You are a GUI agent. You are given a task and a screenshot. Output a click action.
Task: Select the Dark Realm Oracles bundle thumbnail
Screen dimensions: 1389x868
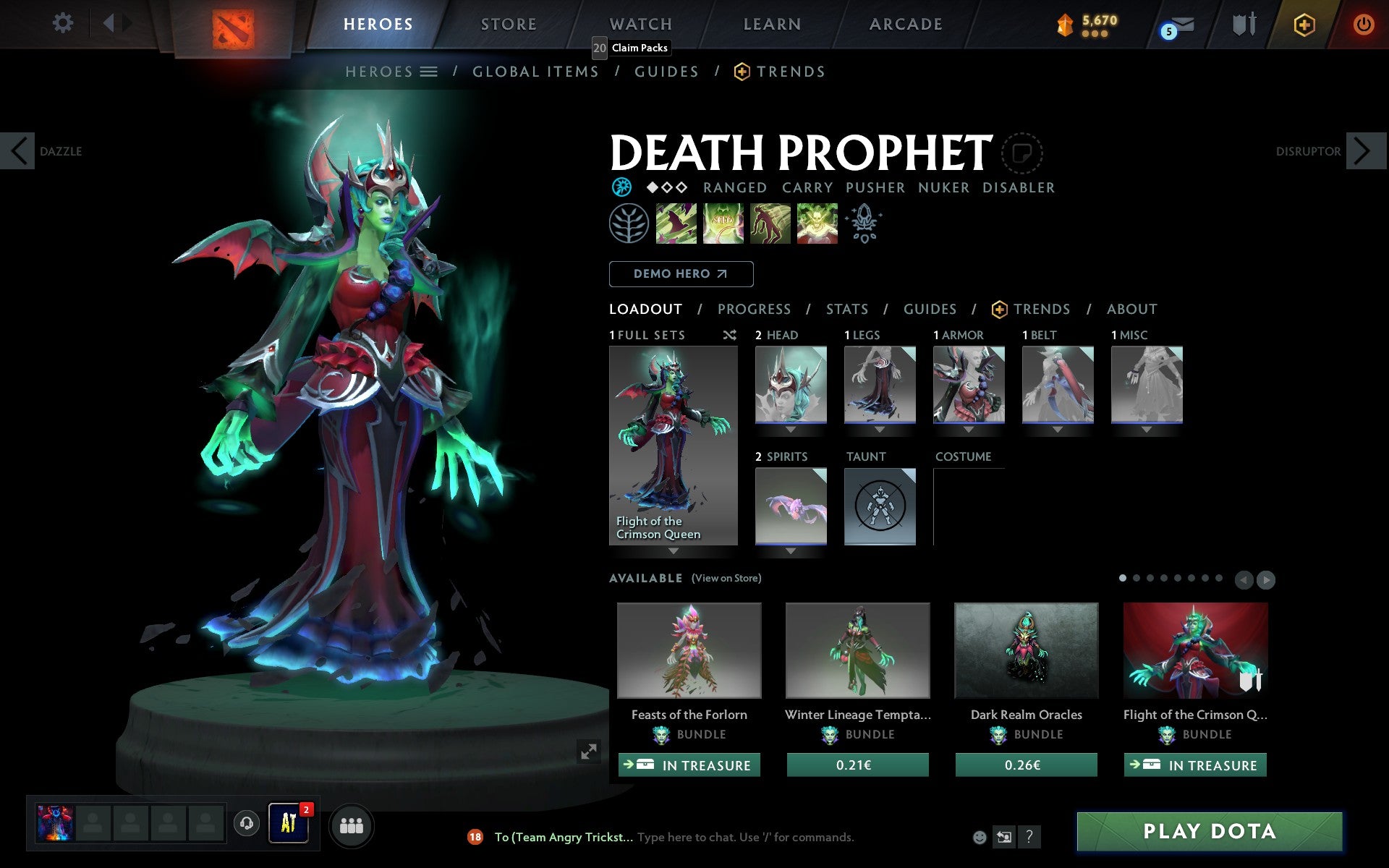pyautogui.click(x=1025, y=650)
